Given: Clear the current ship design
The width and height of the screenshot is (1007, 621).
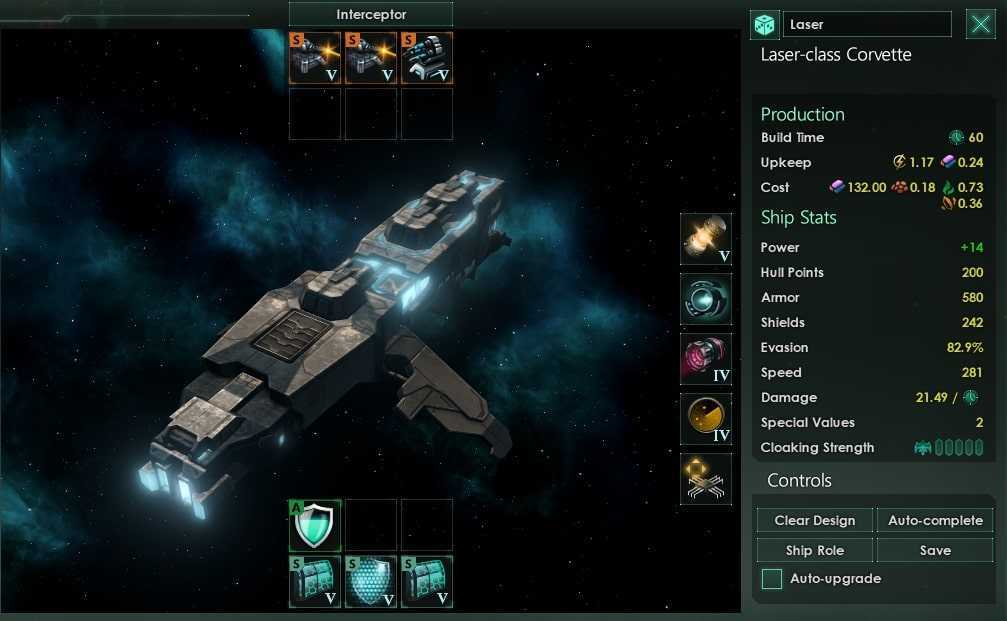Looking at the screenshot, I should [815, 520].
